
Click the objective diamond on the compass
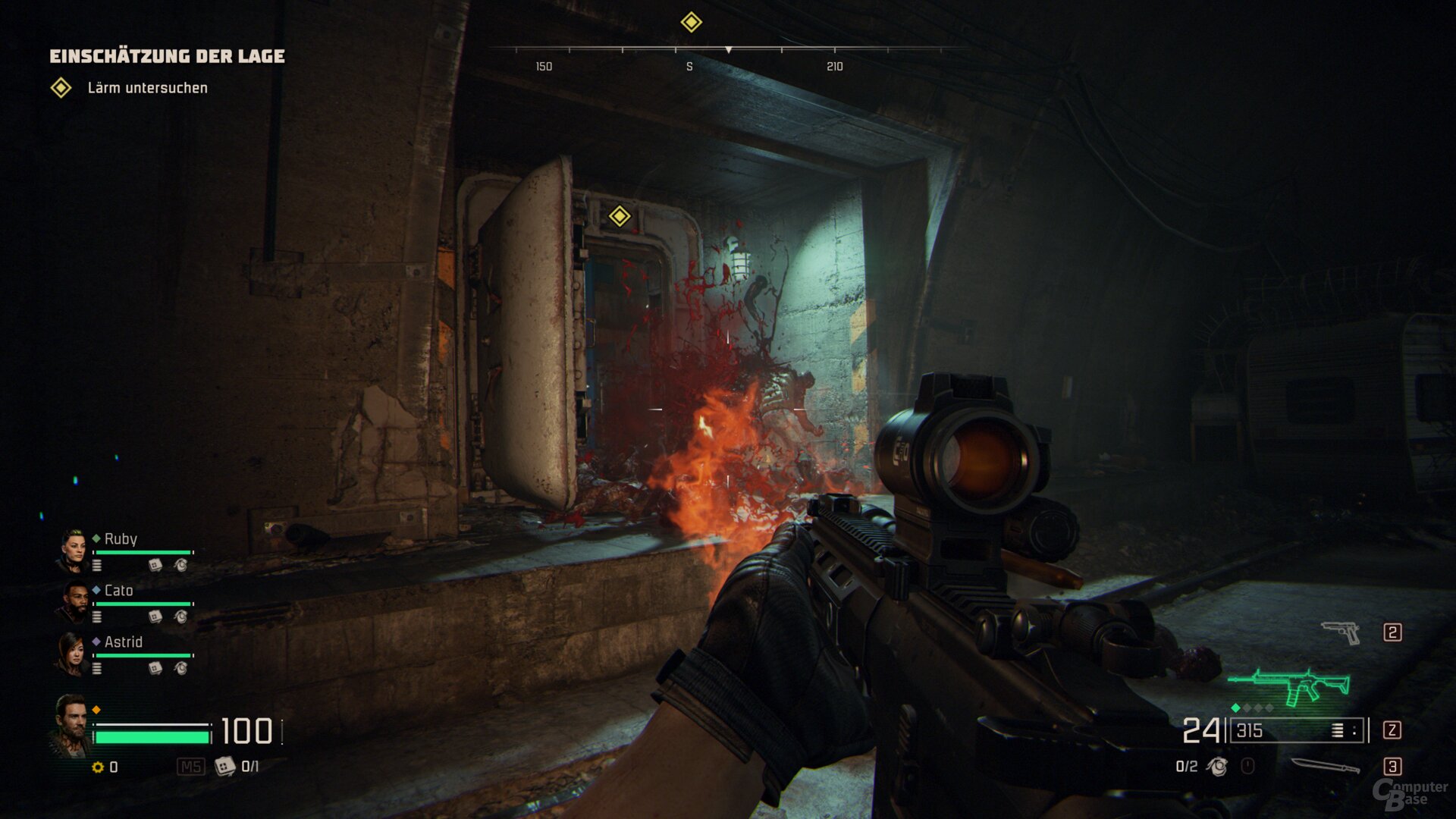[x=691, y=22]
